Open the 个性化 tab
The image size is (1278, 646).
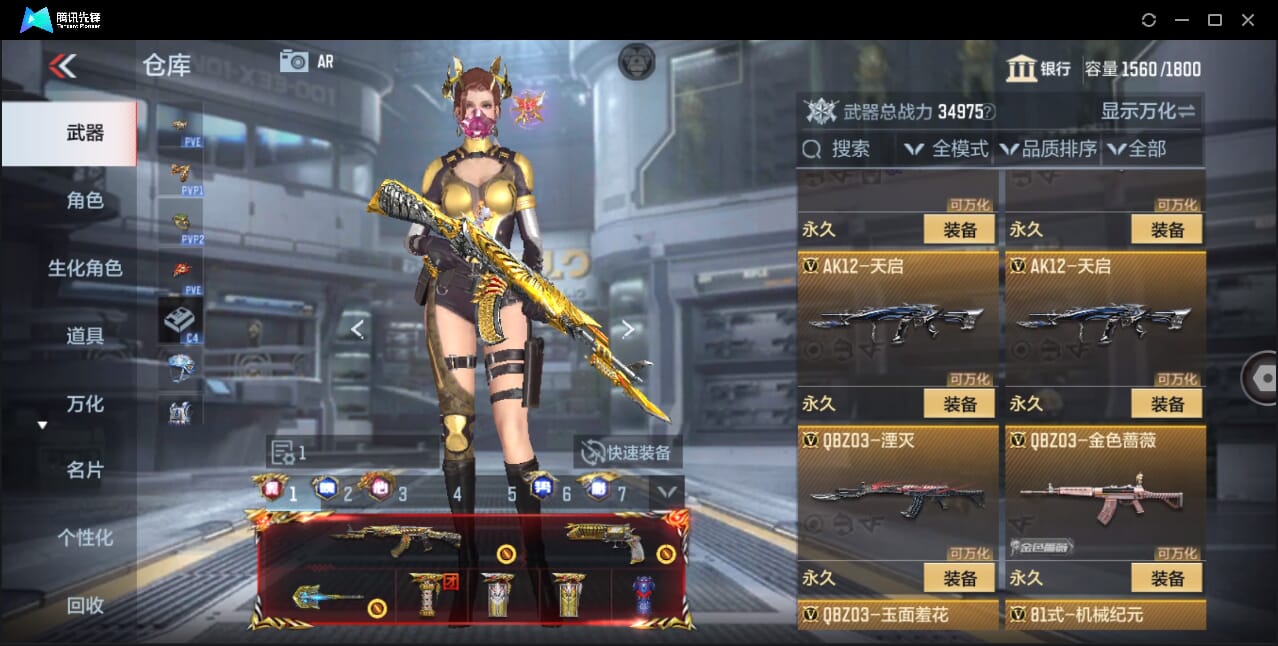84,538
